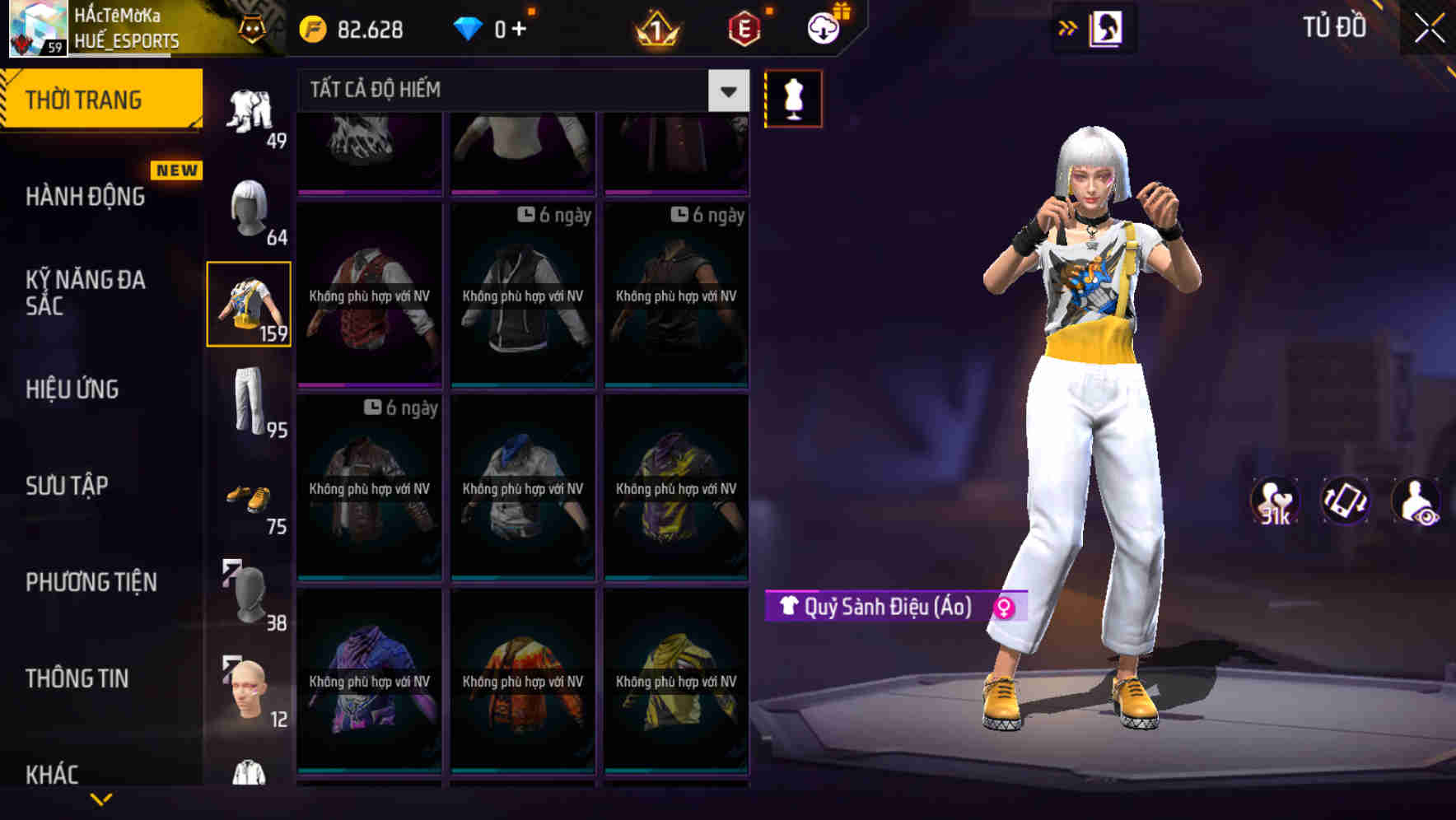Open the rank crown icon

tap(655, 30)
